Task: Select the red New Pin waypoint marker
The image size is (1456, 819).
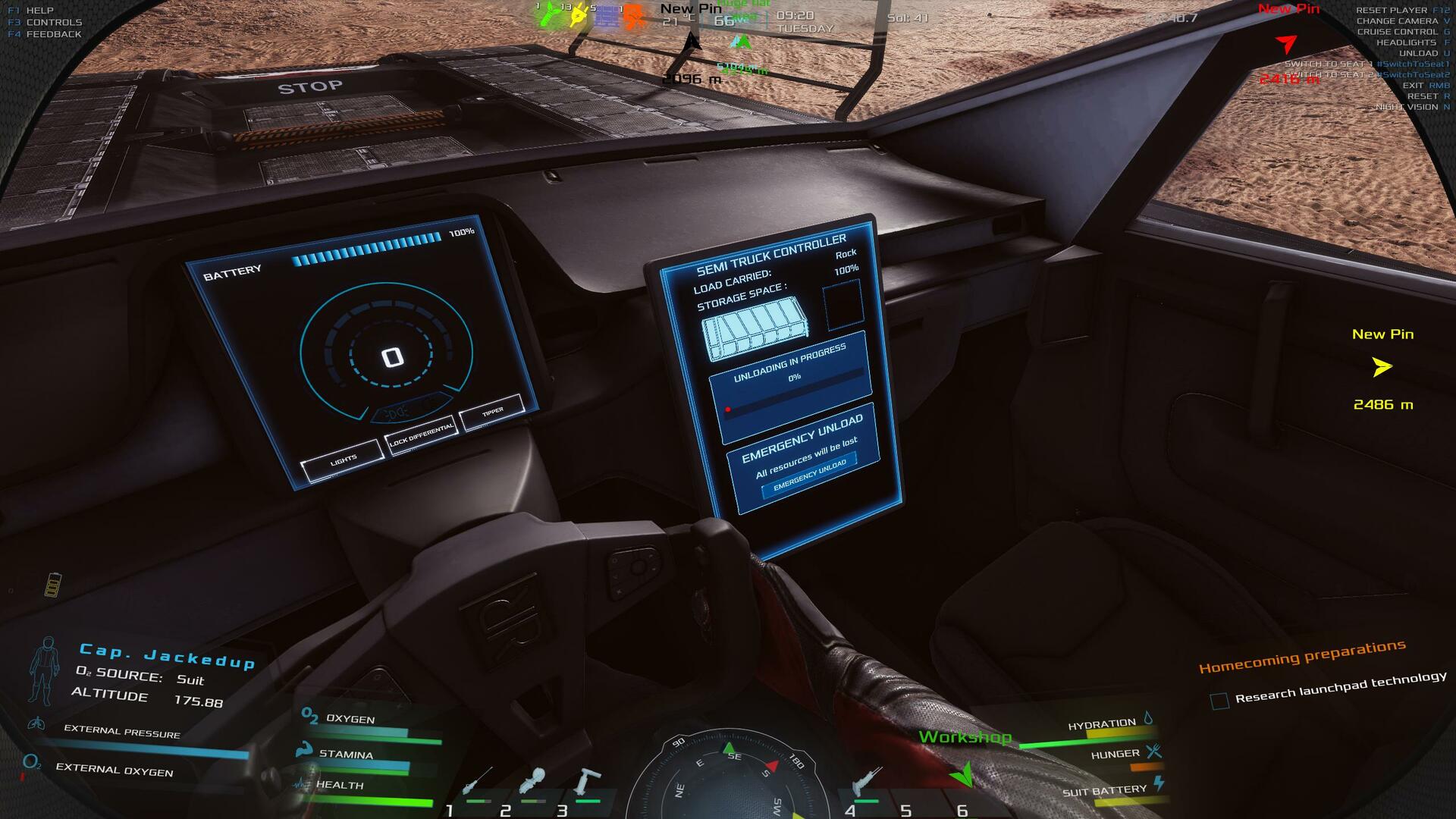Action: (x=1285, y=43)
